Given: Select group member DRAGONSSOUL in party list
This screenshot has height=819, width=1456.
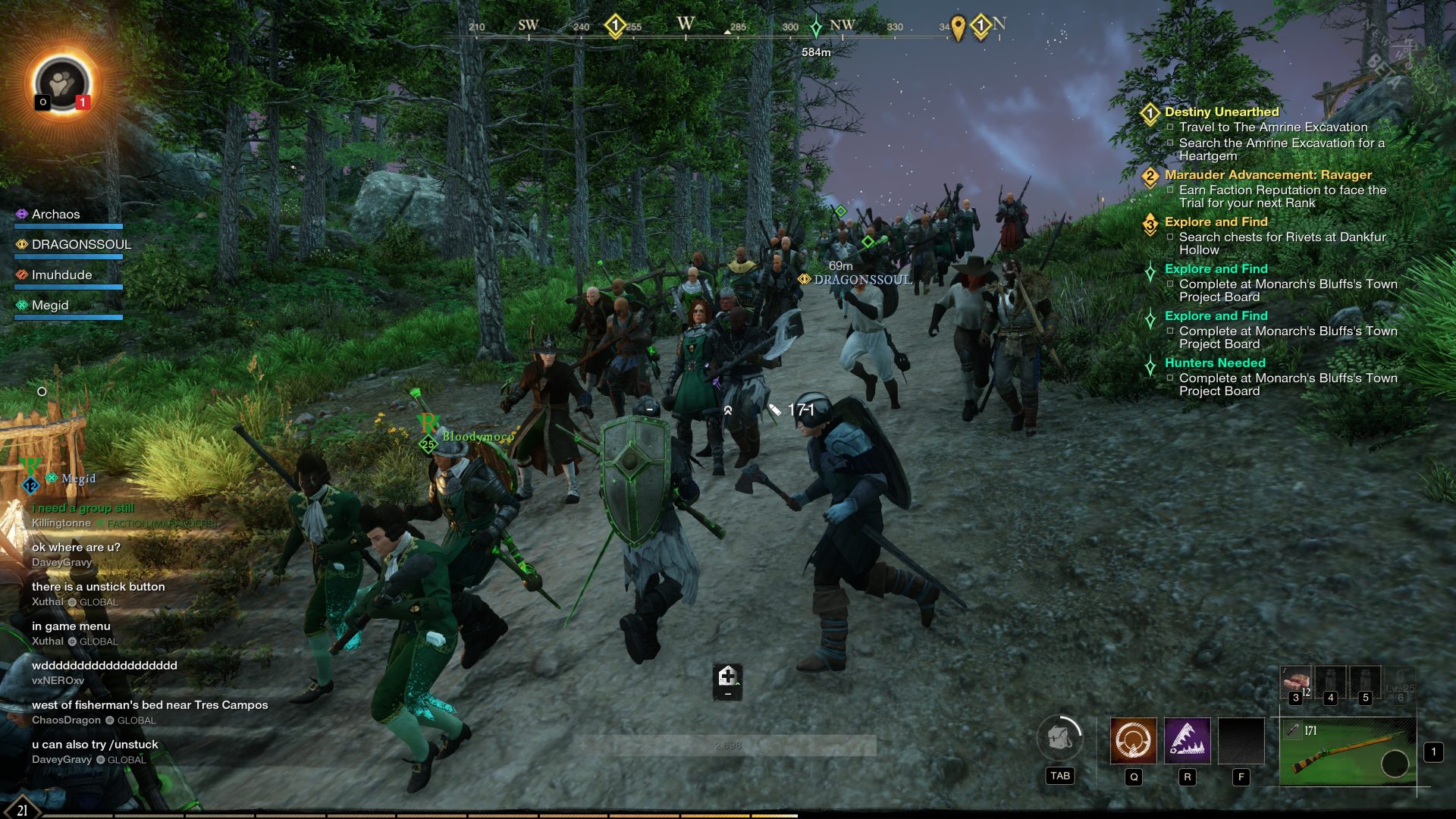Looking at the screenshot, I should [81, 245].
